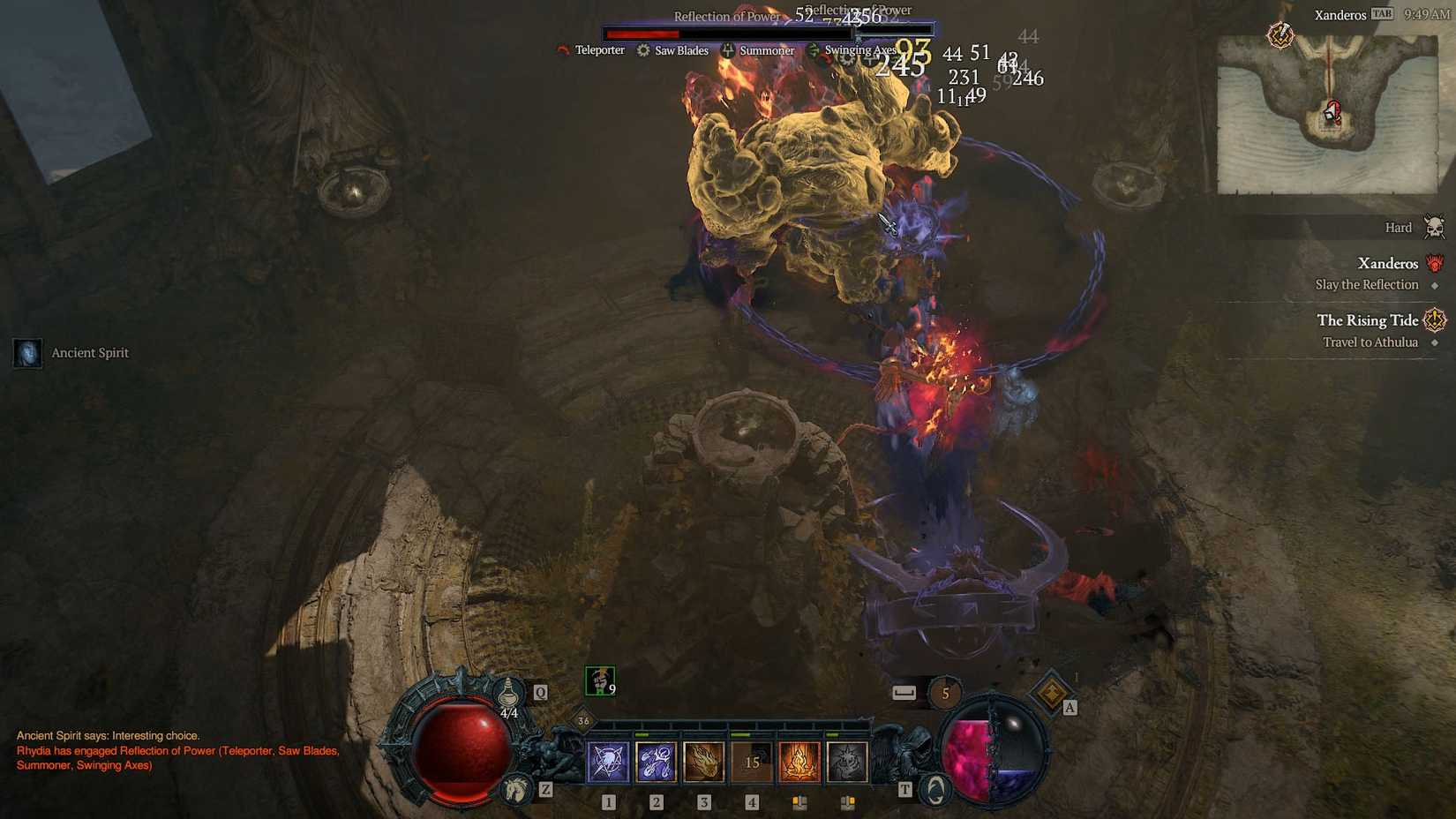
Task: Click the level 36 badge above the skill bar
Action: coord(582,721)
